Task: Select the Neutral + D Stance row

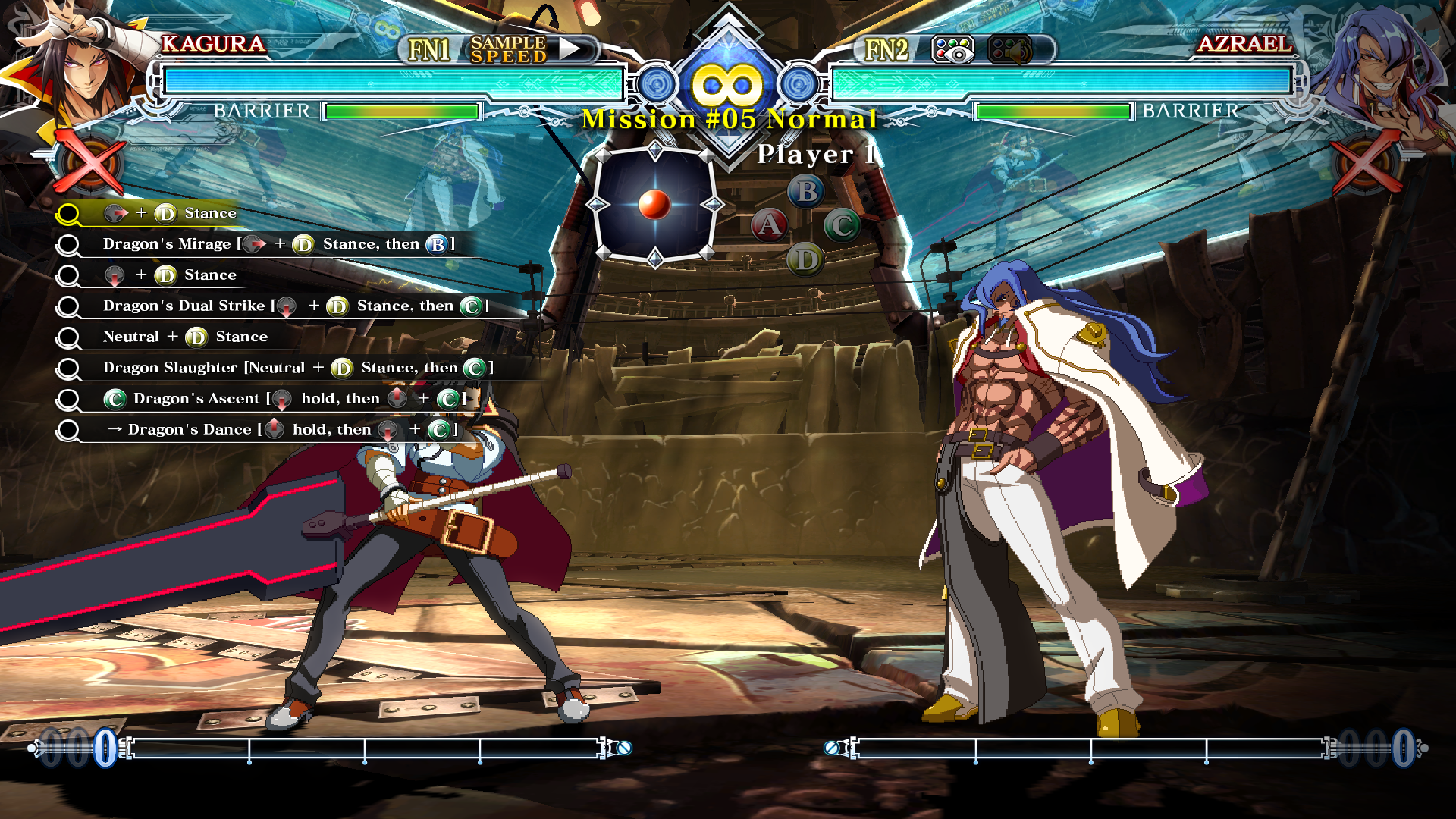Action: click(185, 337)
